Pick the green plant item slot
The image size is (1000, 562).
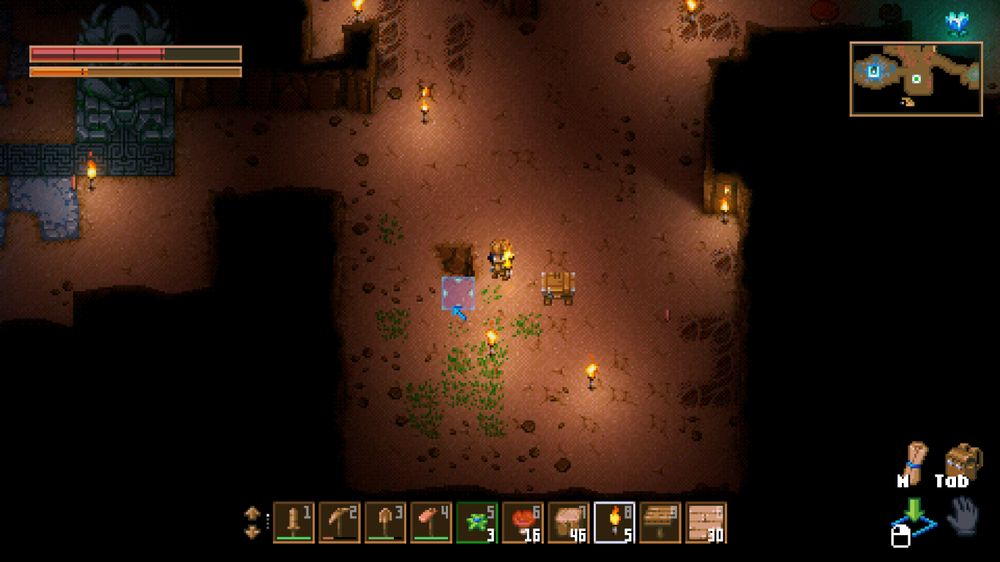pyautogui.click(x=477, y=522)
